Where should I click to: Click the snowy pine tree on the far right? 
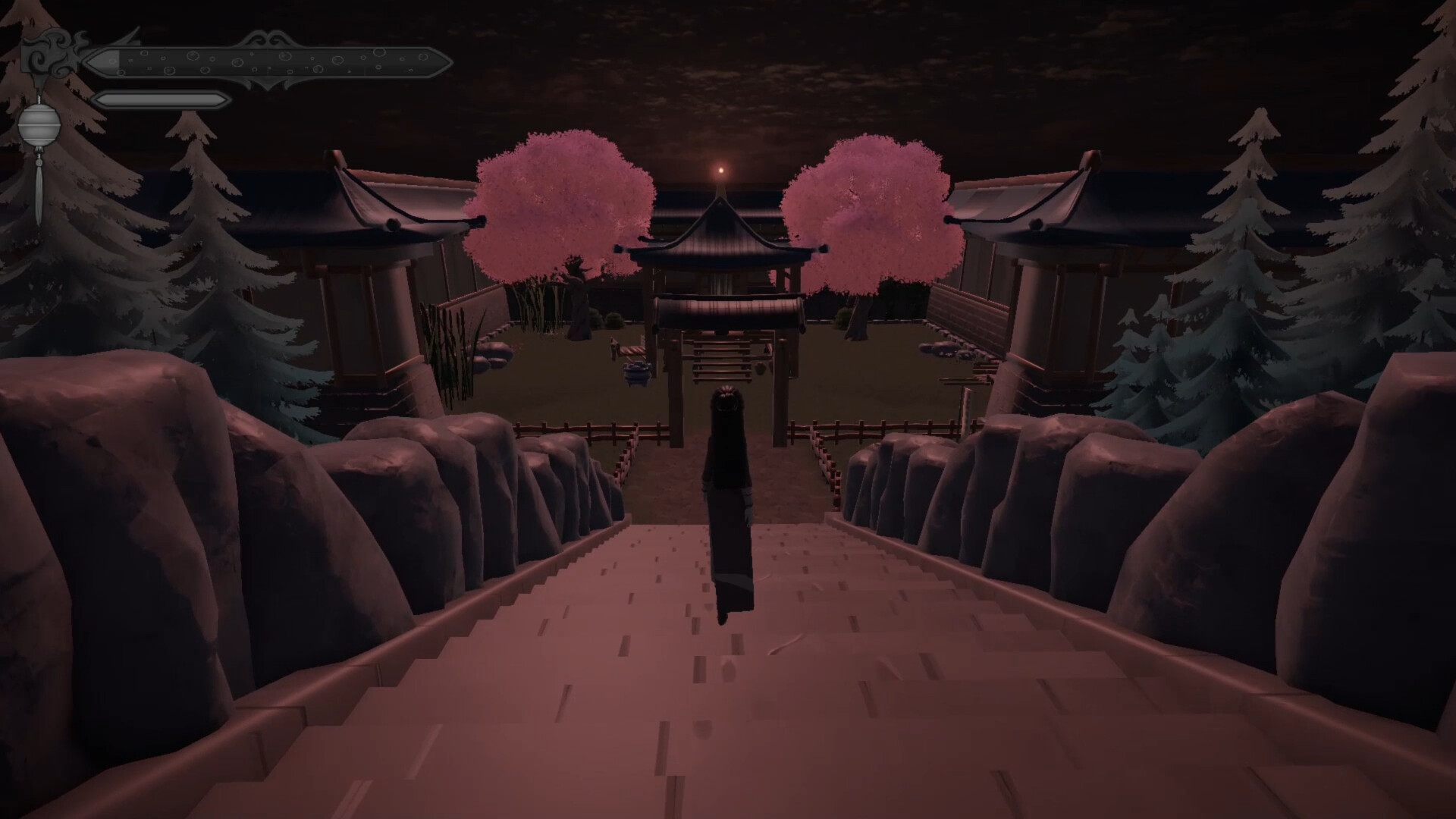click(1410, 227)
